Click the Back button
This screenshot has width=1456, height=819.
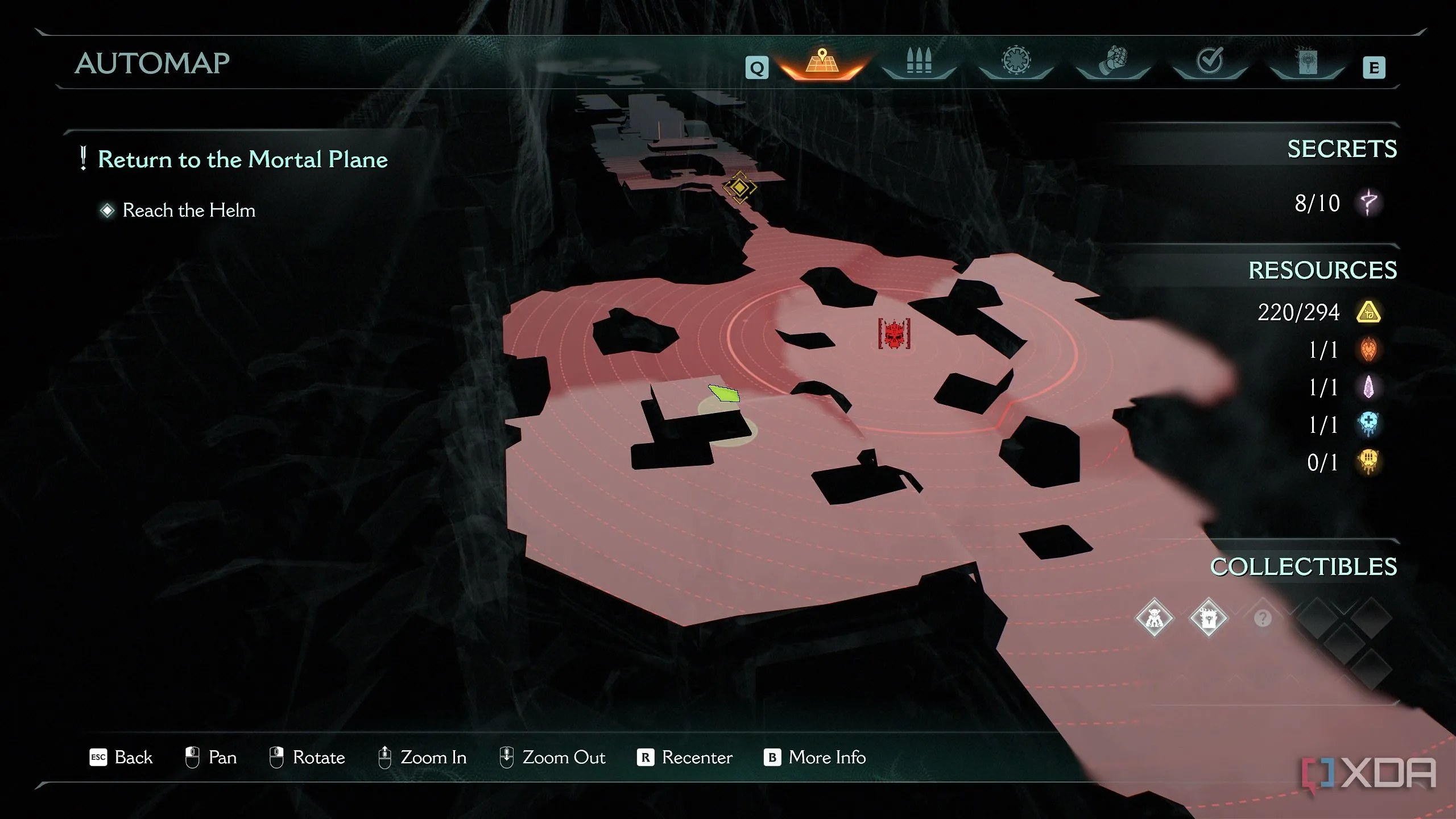coord(122,758)
